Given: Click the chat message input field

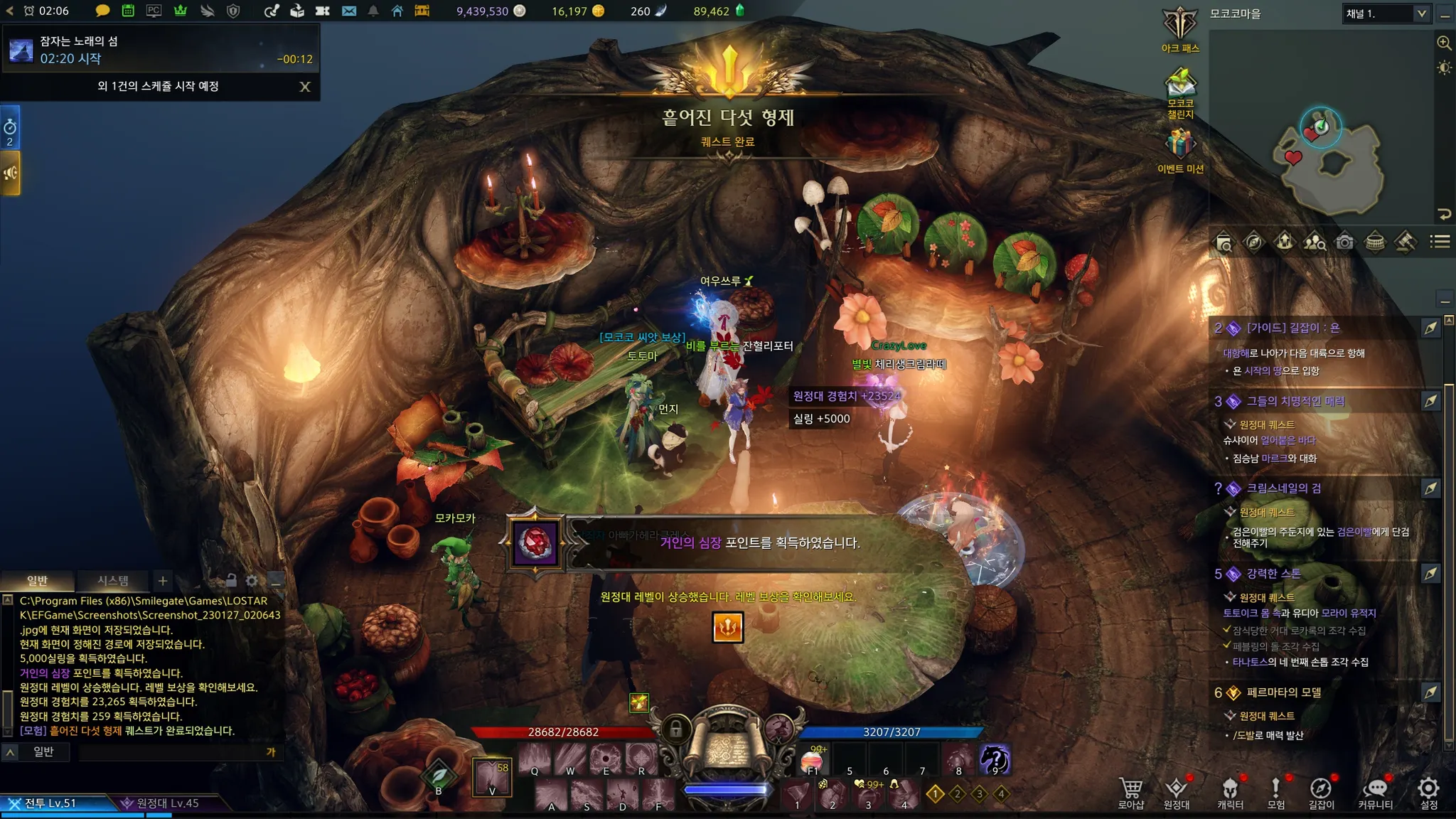Looking at the screenshot, I should click(x=171, y=752).
